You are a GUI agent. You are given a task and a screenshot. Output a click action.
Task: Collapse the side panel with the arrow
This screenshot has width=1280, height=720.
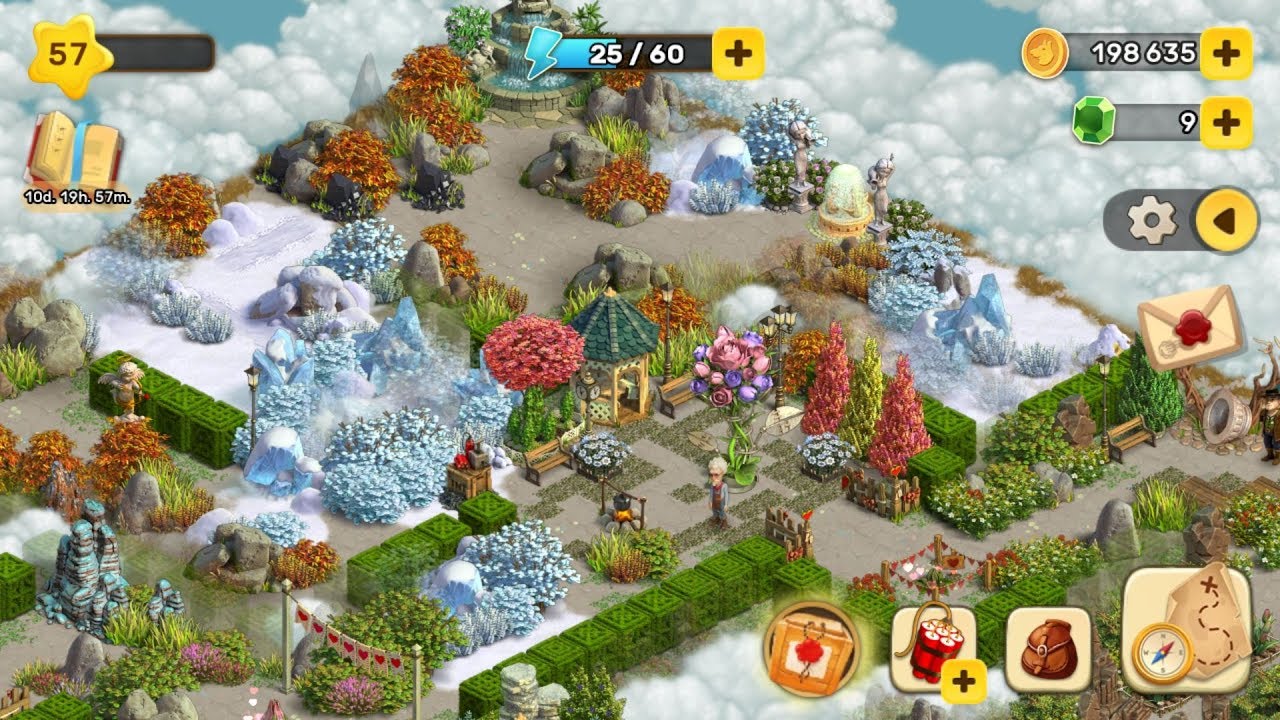coord(1226,220)
